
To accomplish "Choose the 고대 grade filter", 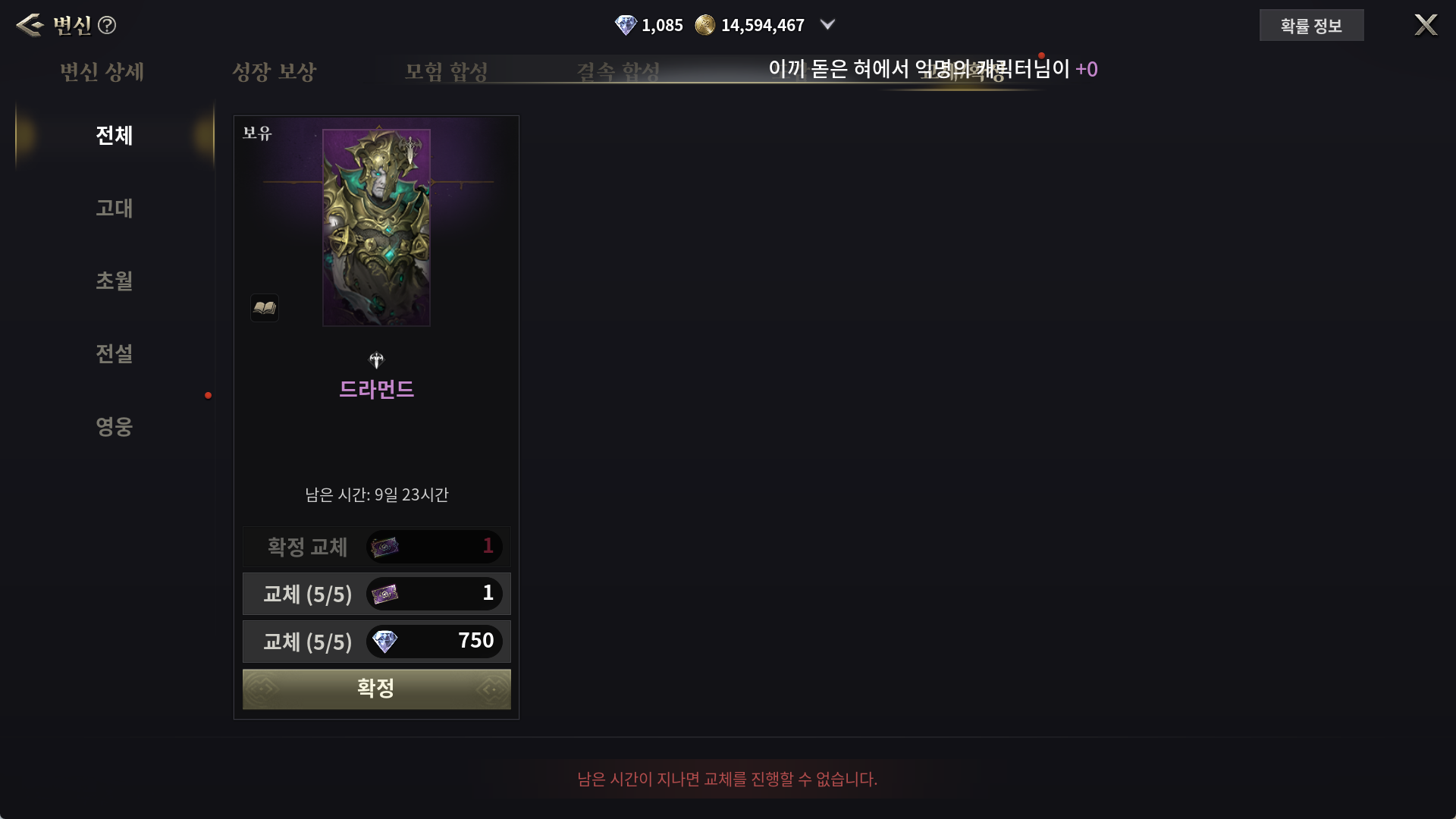I will [114, 208].
